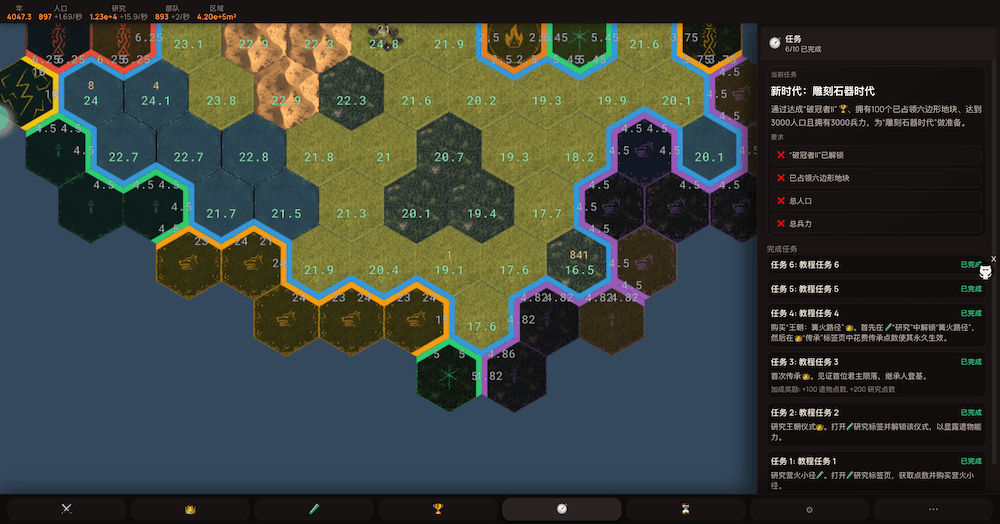Switch to the crown dynasty tab
The height and width of the screenshot is (524, 1000).
pyautogui.click(x=190, y=508)
